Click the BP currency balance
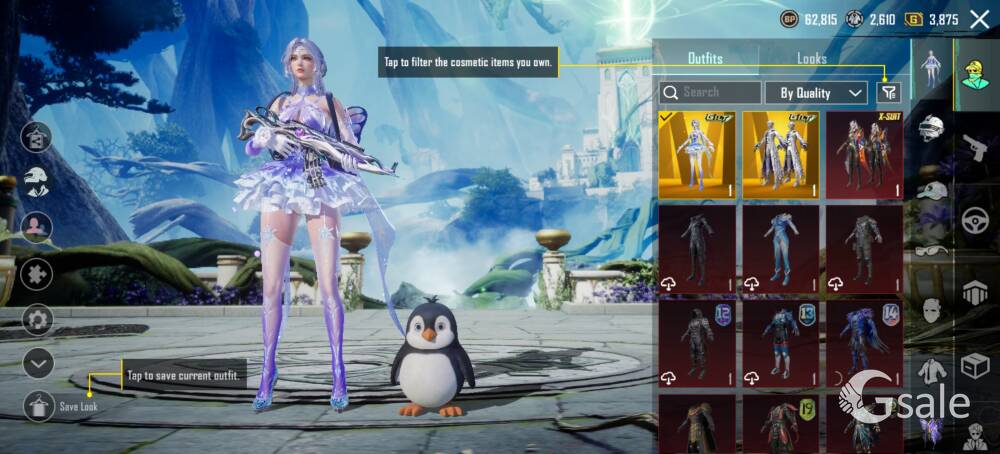The width and height of the screenshot is (1000, 454). coord(808,19)
